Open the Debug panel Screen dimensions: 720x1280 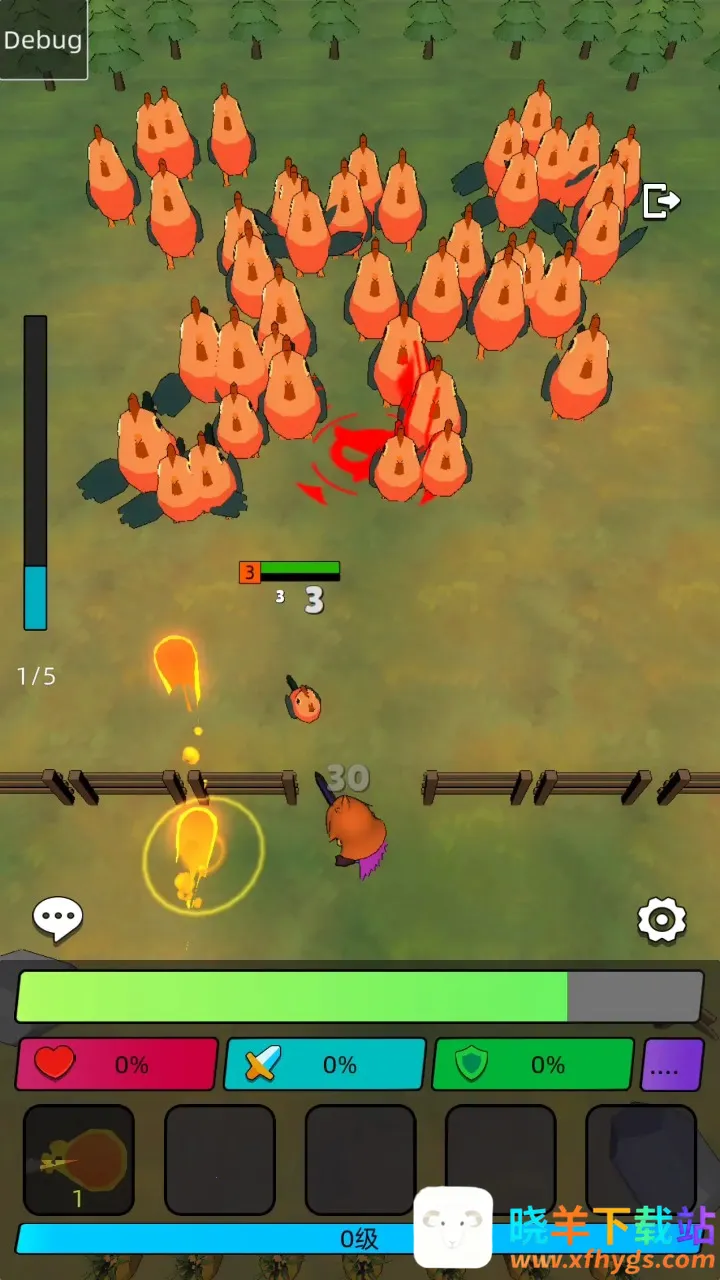pyautogui.click(x=43, y=40)
